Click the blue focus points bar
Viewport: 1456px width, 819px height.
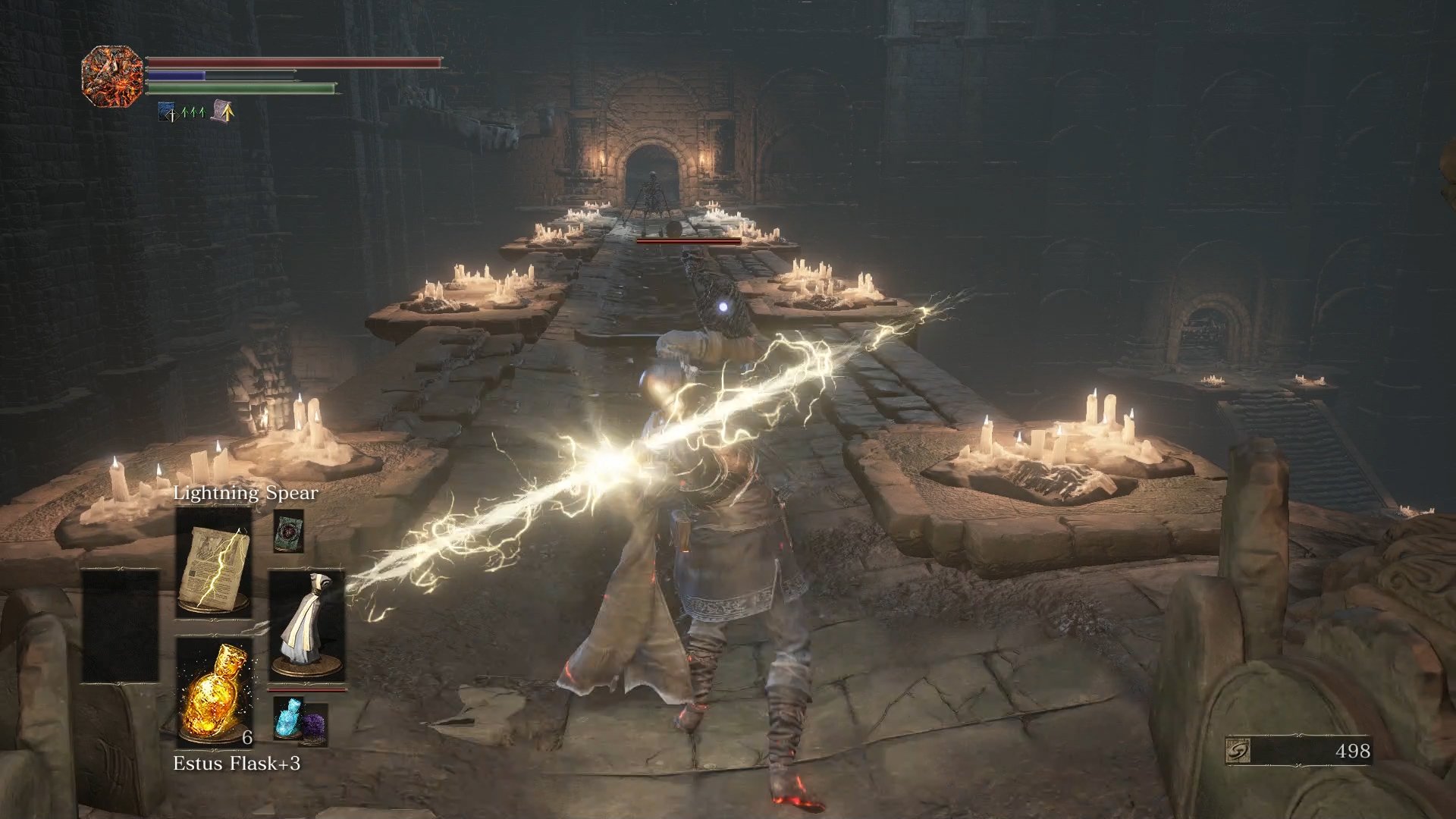coord(175,74)
